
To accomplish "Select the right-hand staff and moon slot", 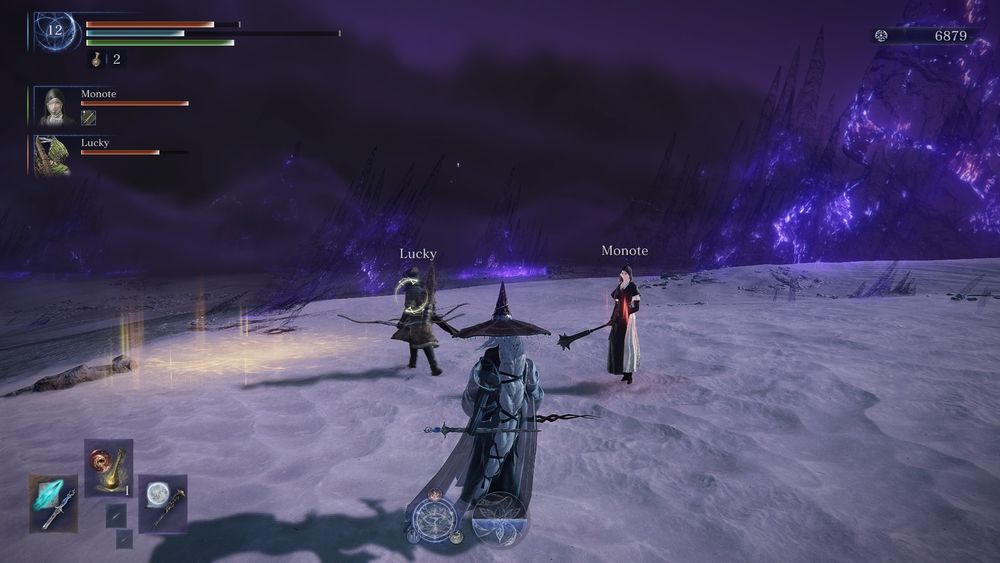I will 162,503.
